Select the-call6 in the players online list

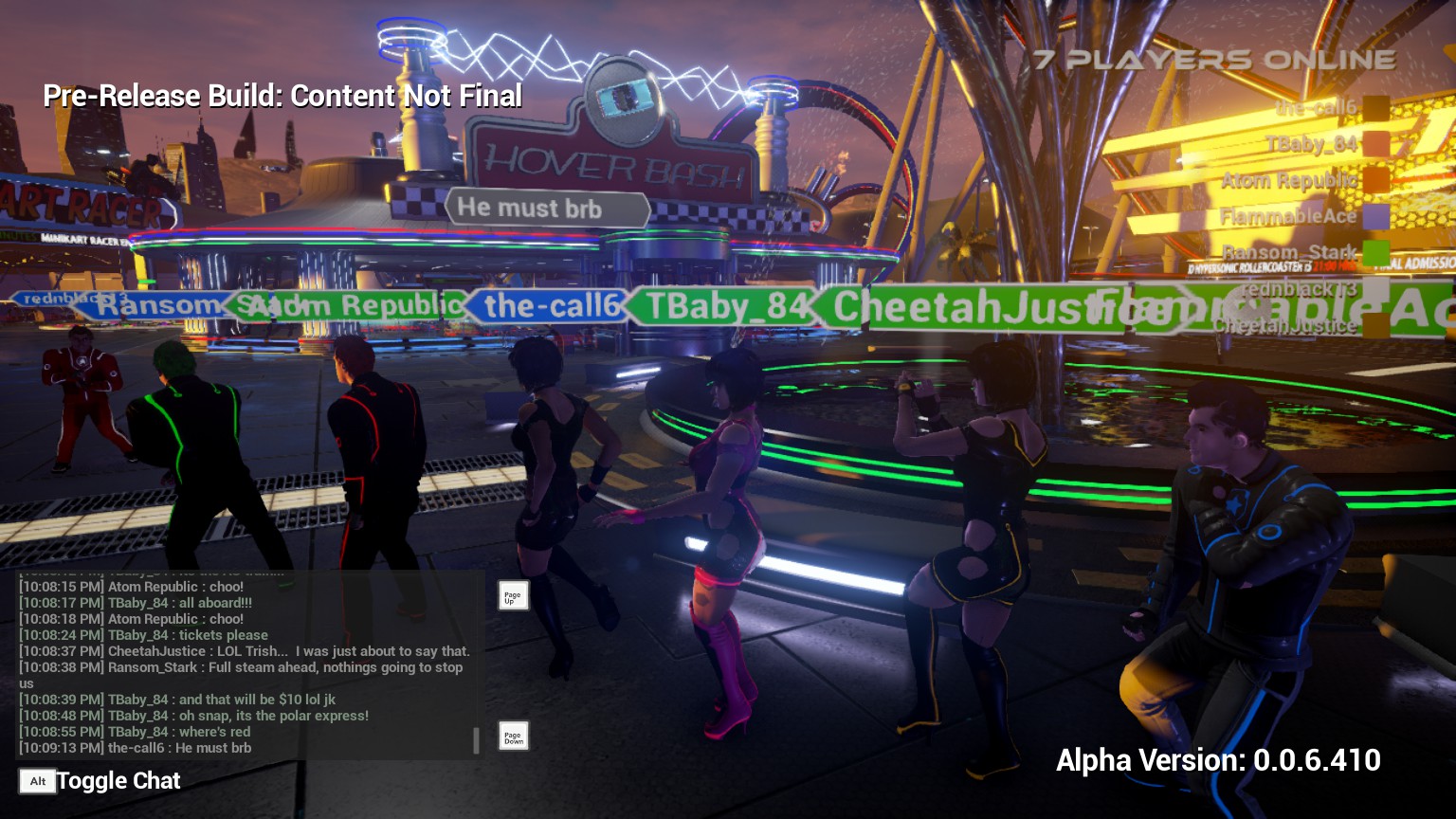(1316, 108)
